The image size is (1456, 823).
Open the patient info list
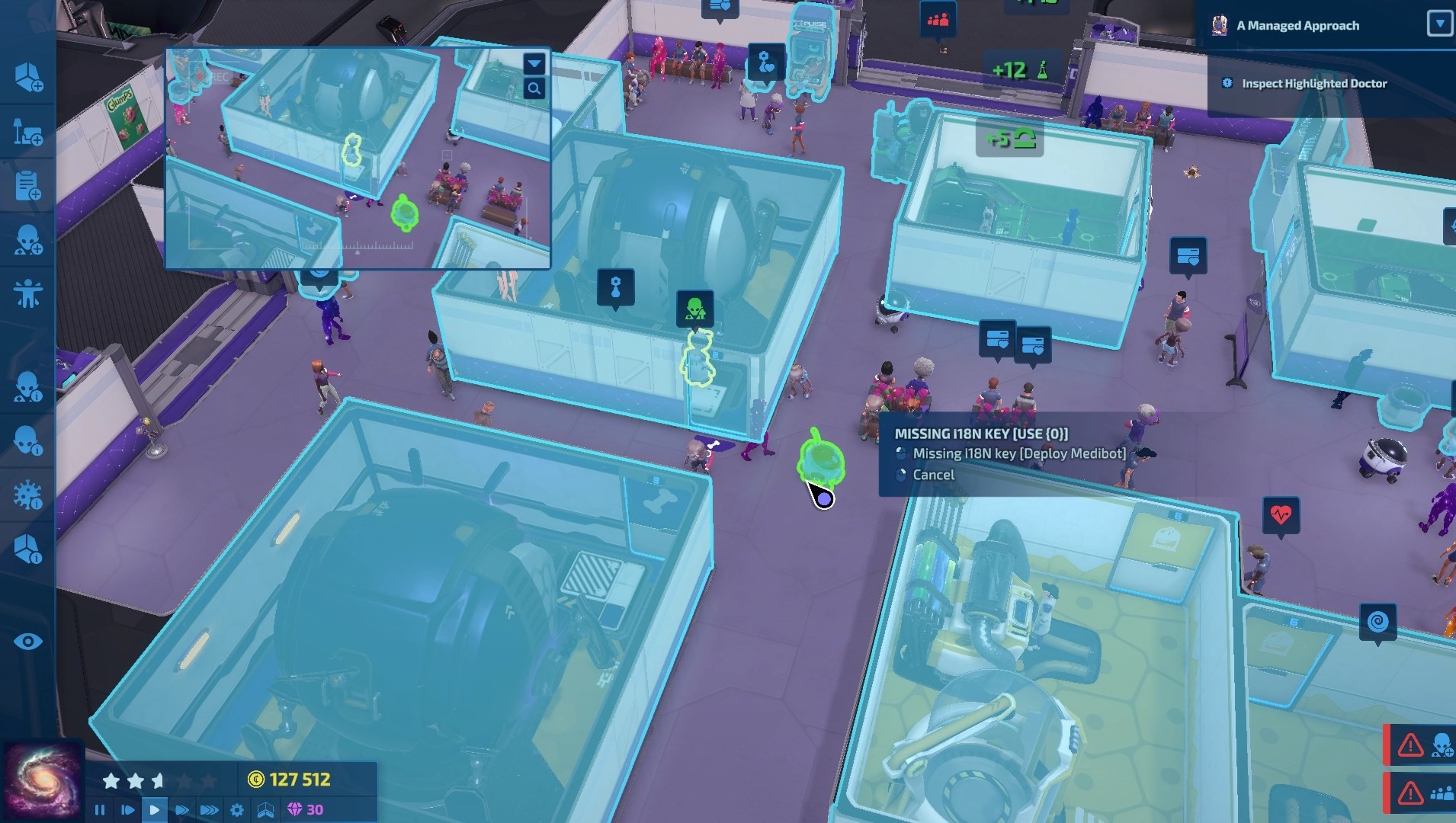28,440
